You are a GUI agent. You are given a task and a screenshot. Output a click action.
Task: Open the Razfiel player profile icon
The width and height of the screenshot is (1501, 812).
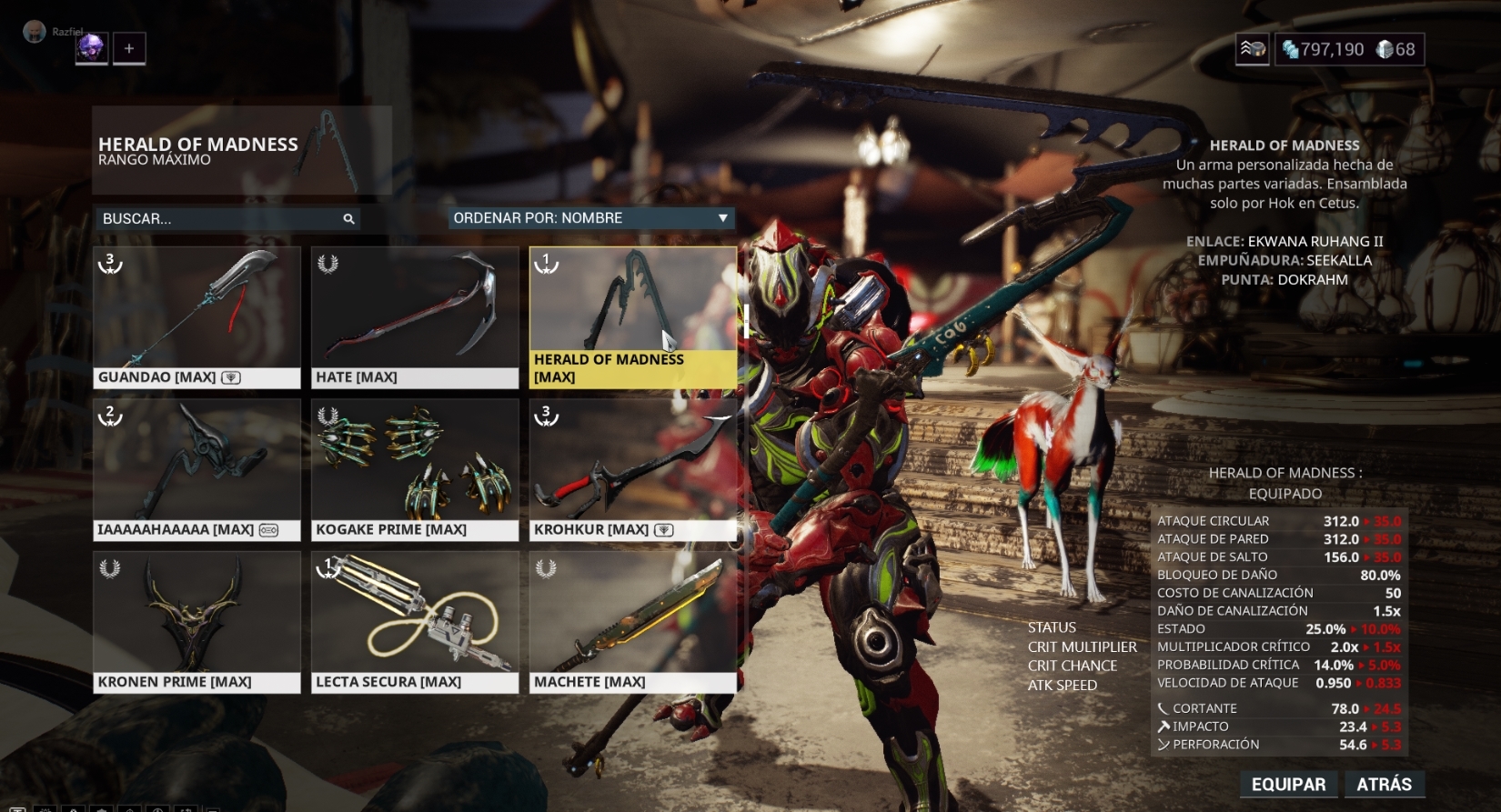35,32
